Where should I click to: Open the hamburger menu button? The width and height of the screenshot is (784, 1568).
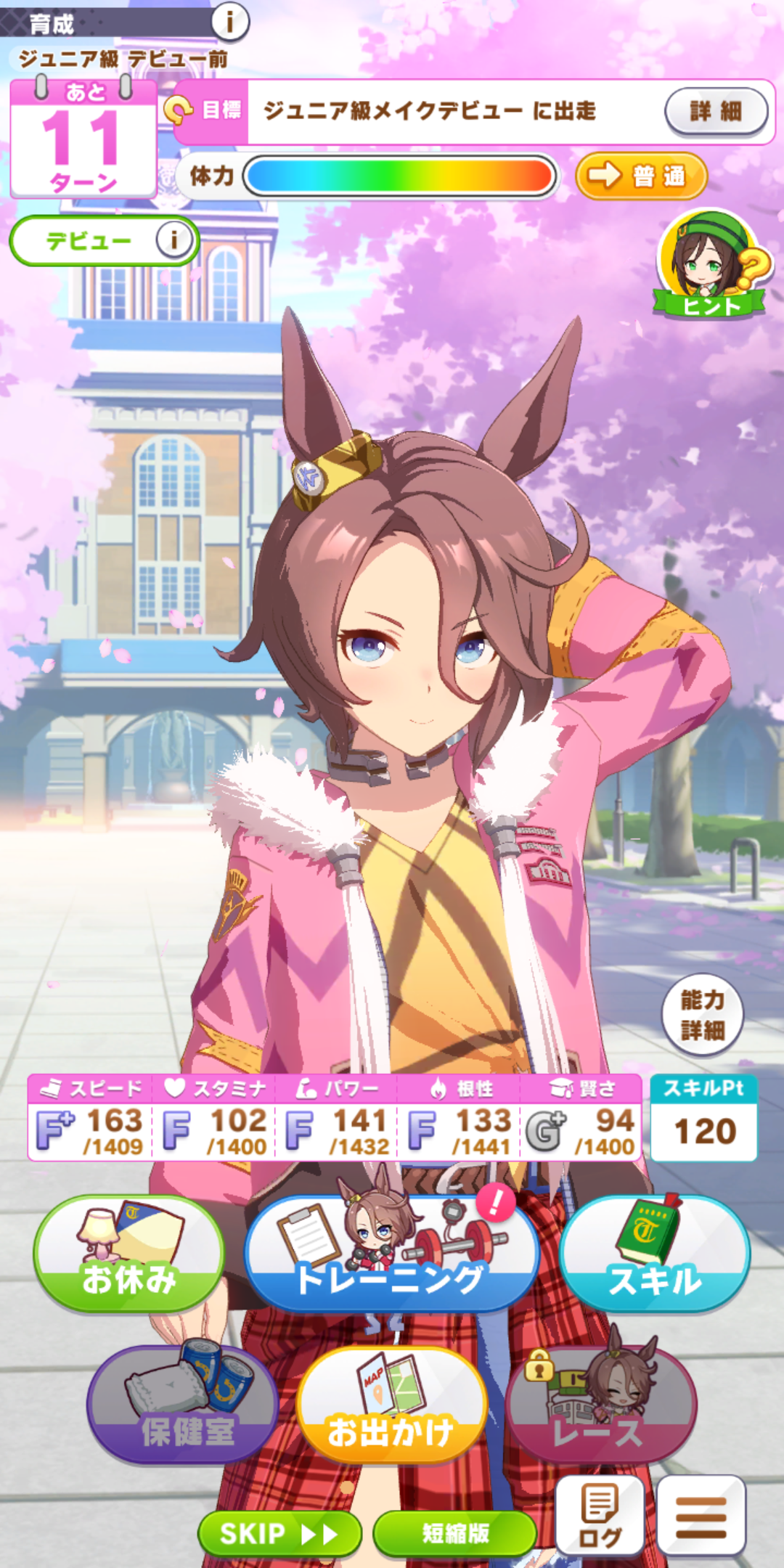pyautogui.click(x=701, y=1516)
